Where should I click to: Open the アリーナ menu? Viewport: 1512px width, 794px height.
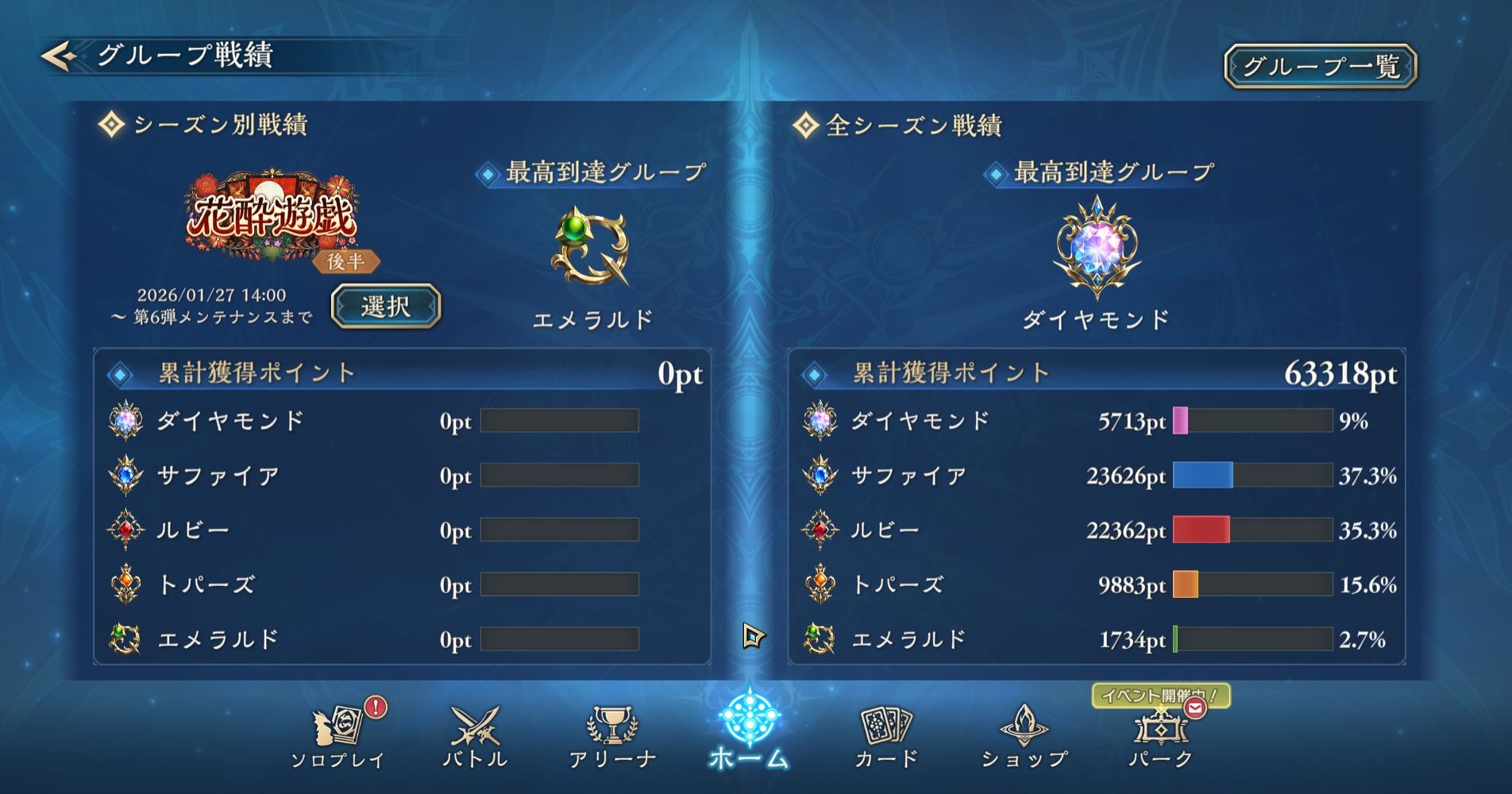point(612,736)
